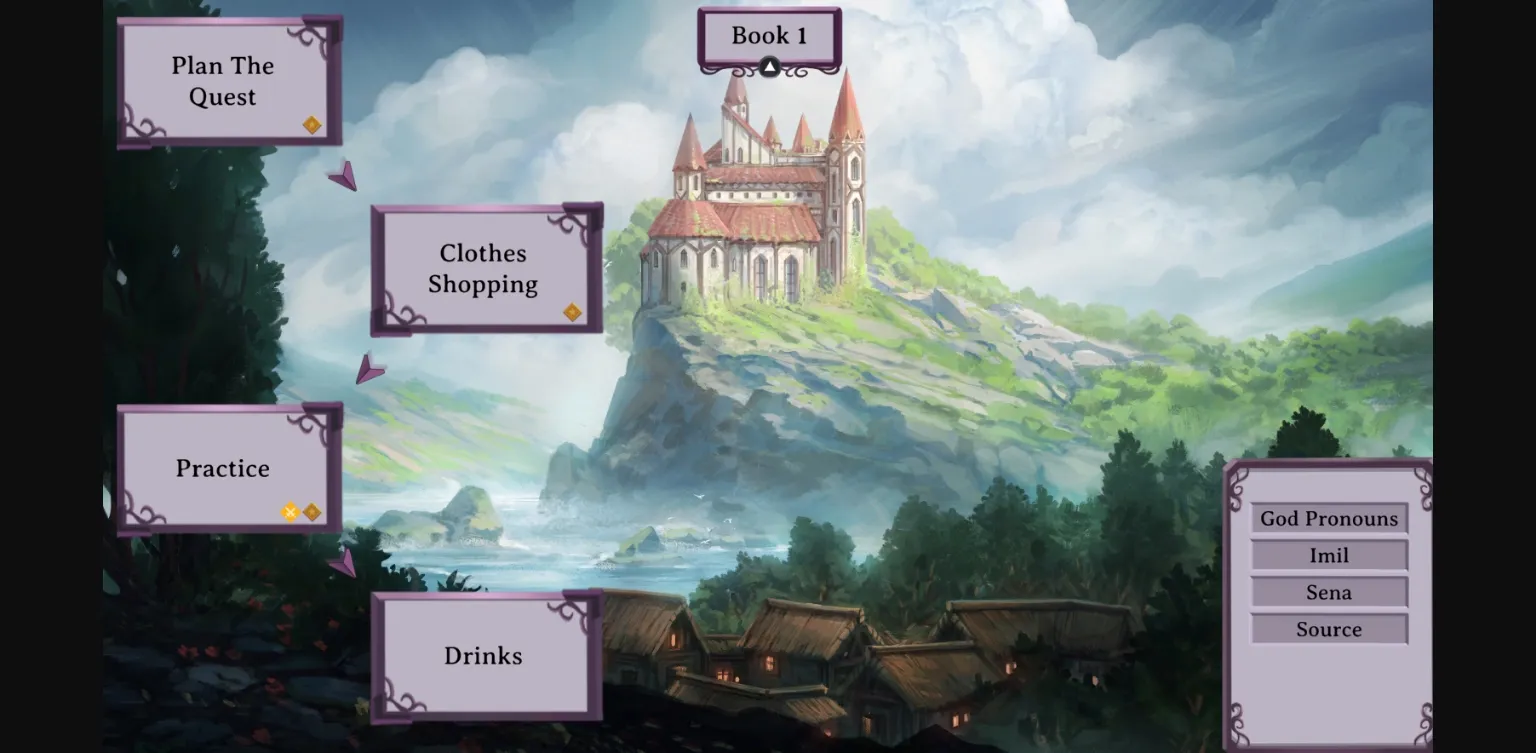The height and width of the screenshot is (753, 1536).
Task: Select the Plan The Quest chapter node
Action: [x=222, y=81]
